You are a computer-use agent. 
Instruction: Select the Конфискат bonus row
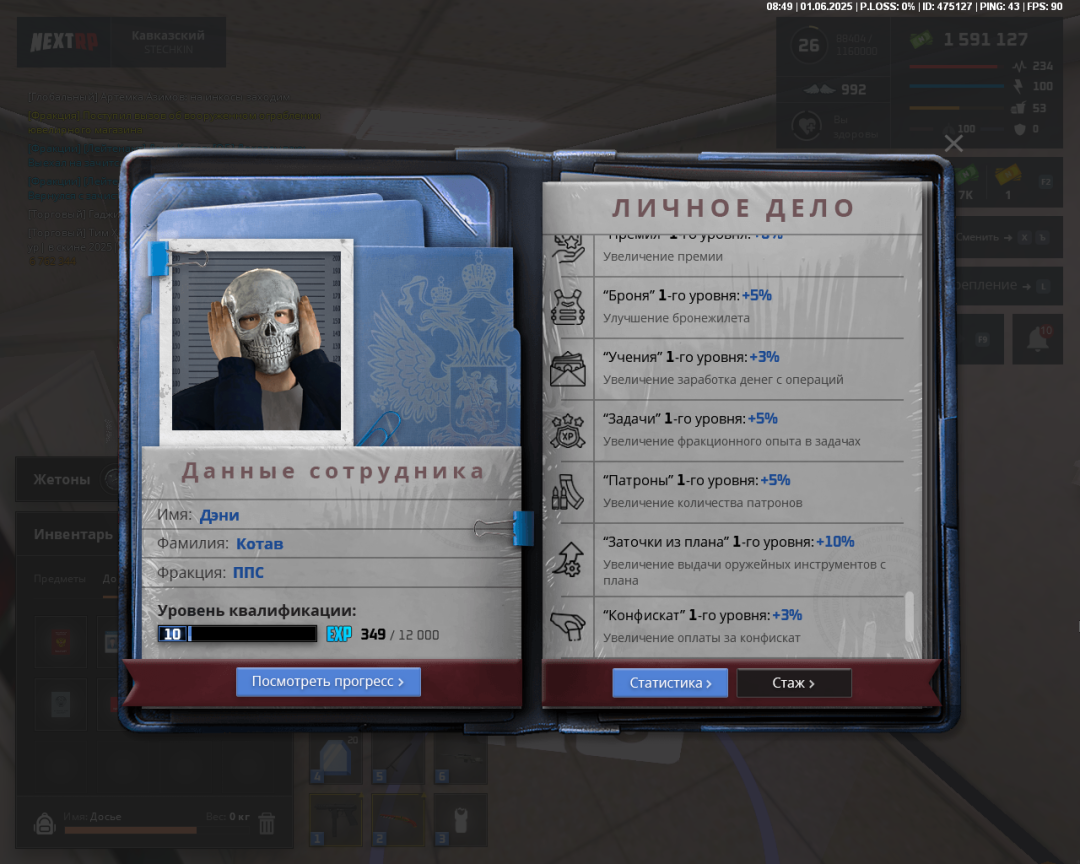coord(725,626)
